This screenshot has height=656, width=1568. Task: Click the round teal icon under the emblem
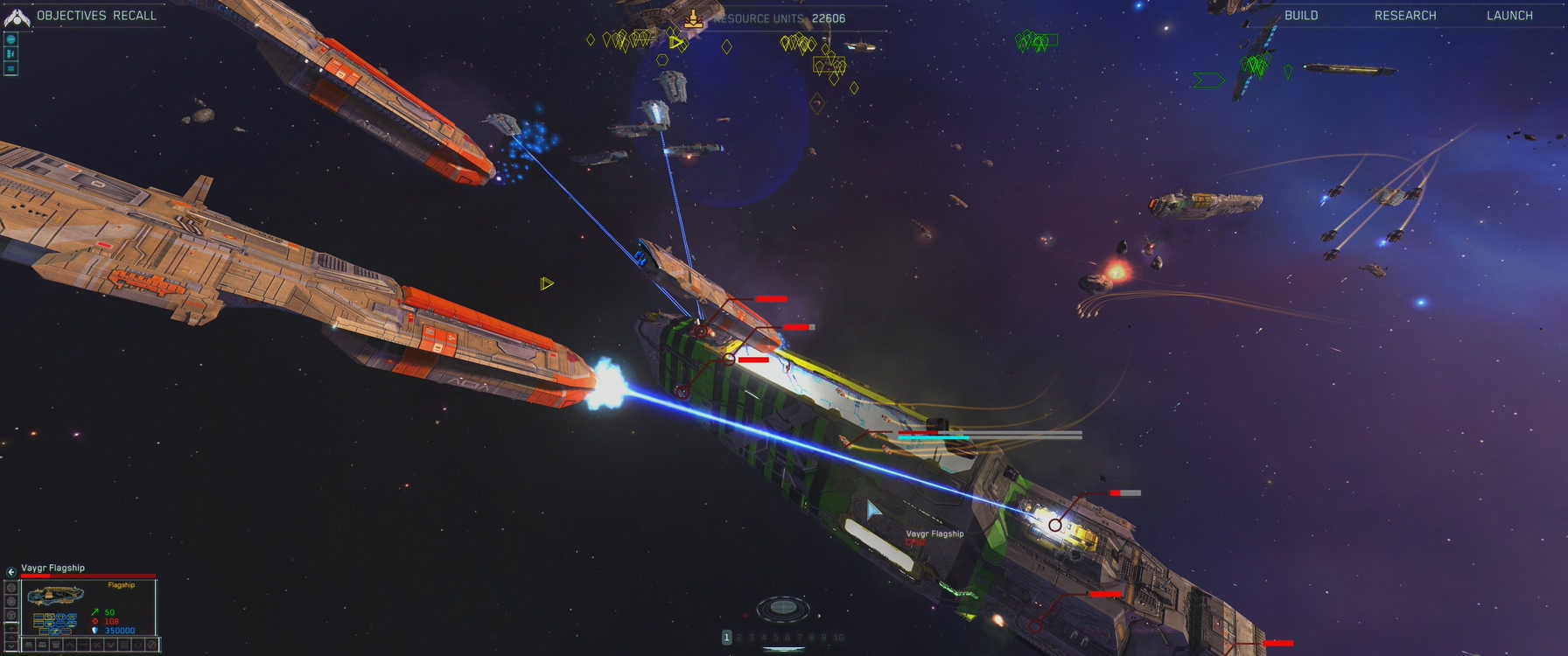11,39
